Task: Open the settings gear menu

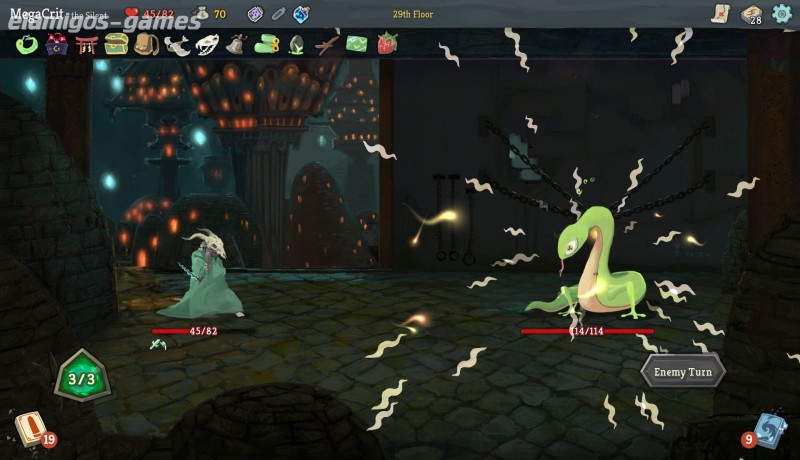Action: click(781, 13)
